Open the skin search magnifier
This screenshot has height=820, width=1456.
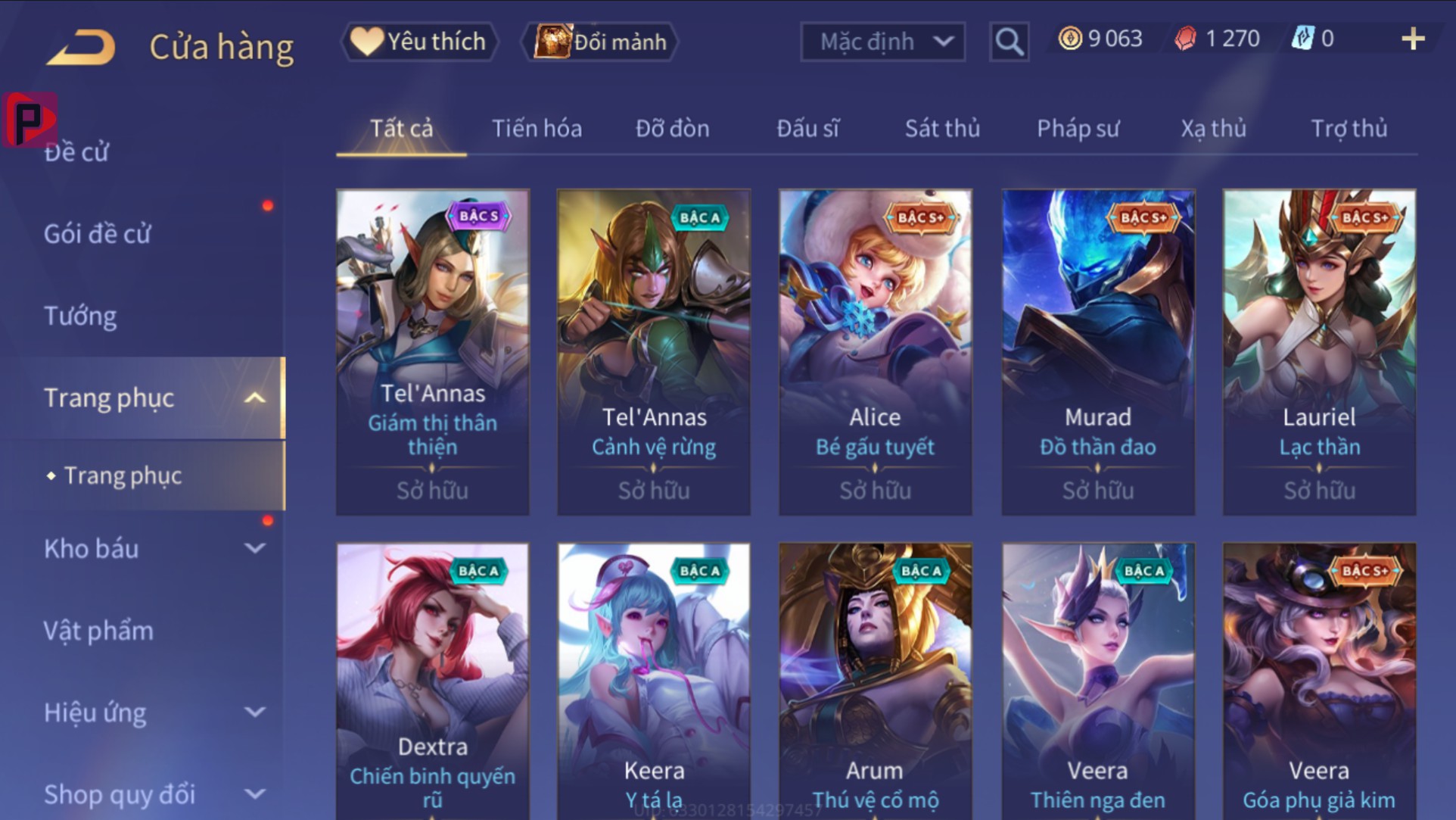coord(1009,42)
